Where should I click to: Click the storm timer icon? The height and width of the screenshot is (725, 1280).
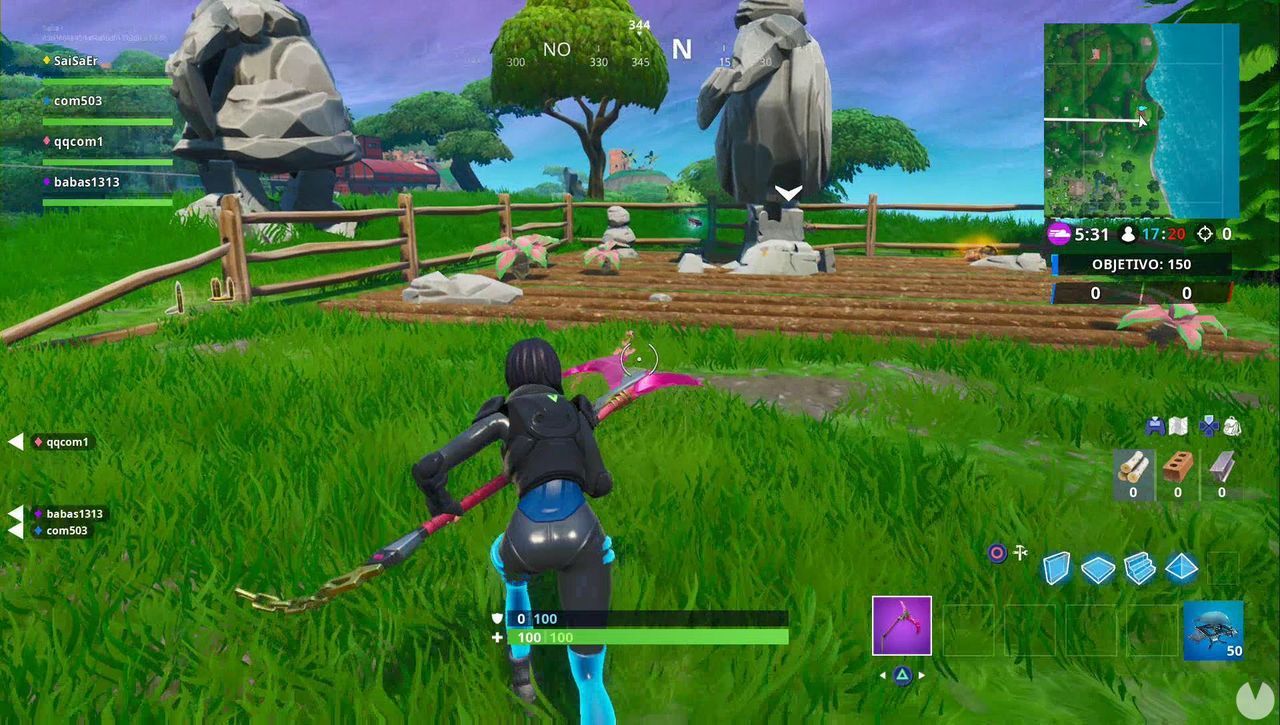click(1058, 234)
